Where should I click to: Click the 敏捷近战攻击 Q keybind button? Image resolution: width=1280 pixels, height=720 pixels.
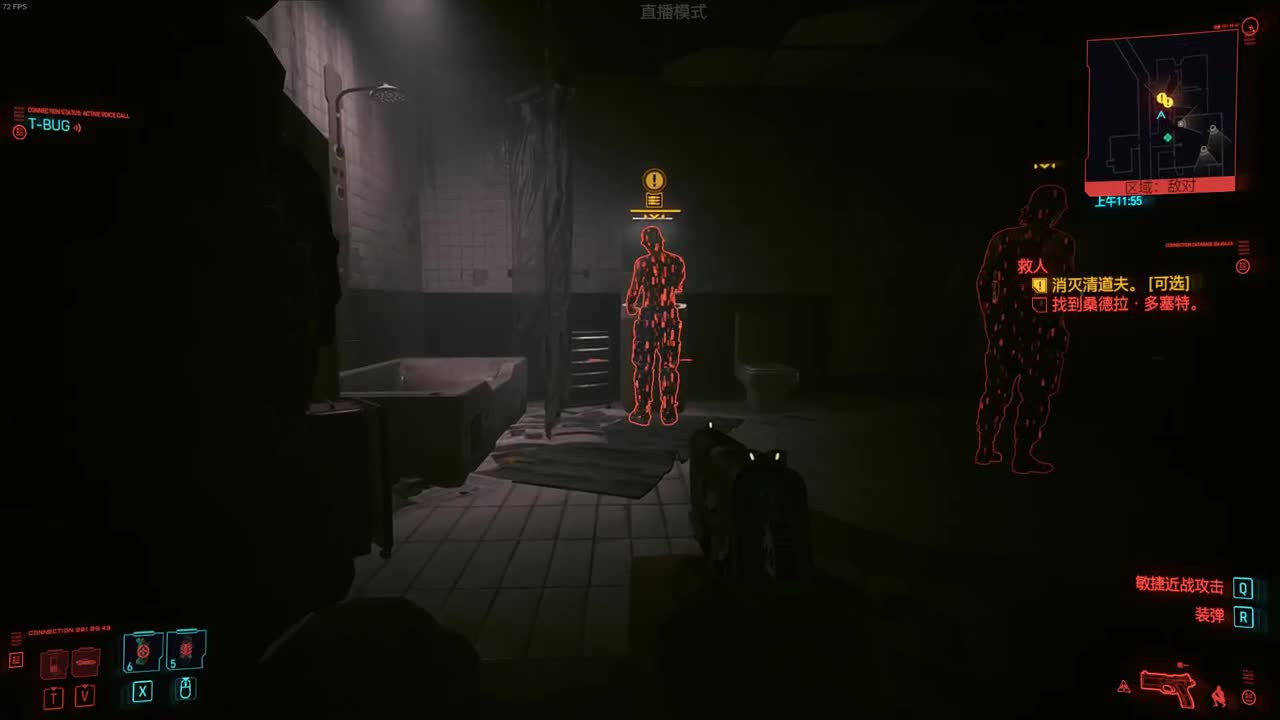[1242, 588]
